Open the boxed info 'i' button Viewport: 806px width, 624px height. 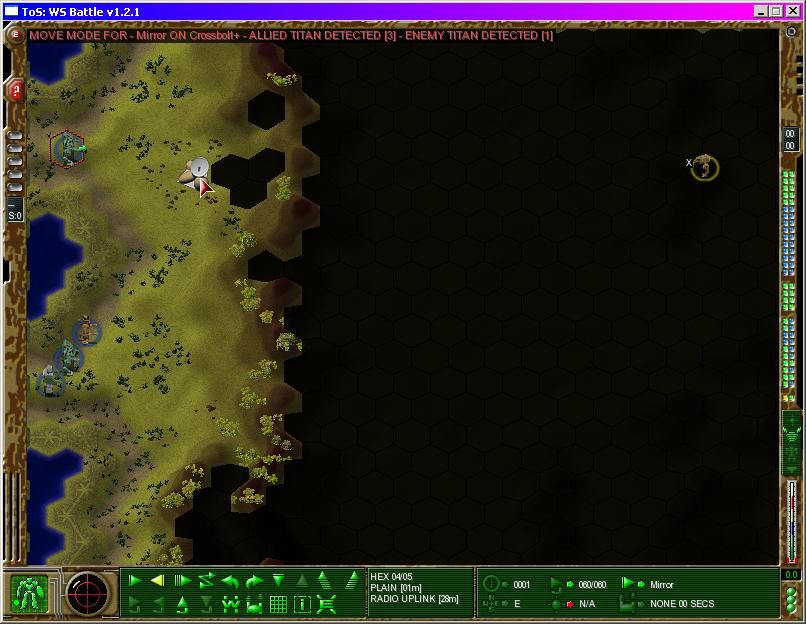tap(302, 604)
